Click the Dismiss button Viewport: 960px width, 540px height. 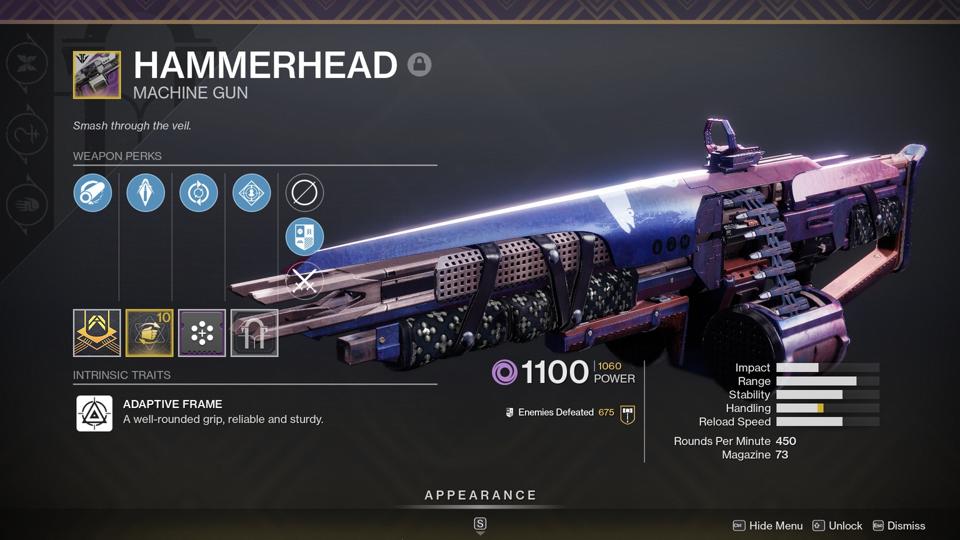(x=898, y=526)
